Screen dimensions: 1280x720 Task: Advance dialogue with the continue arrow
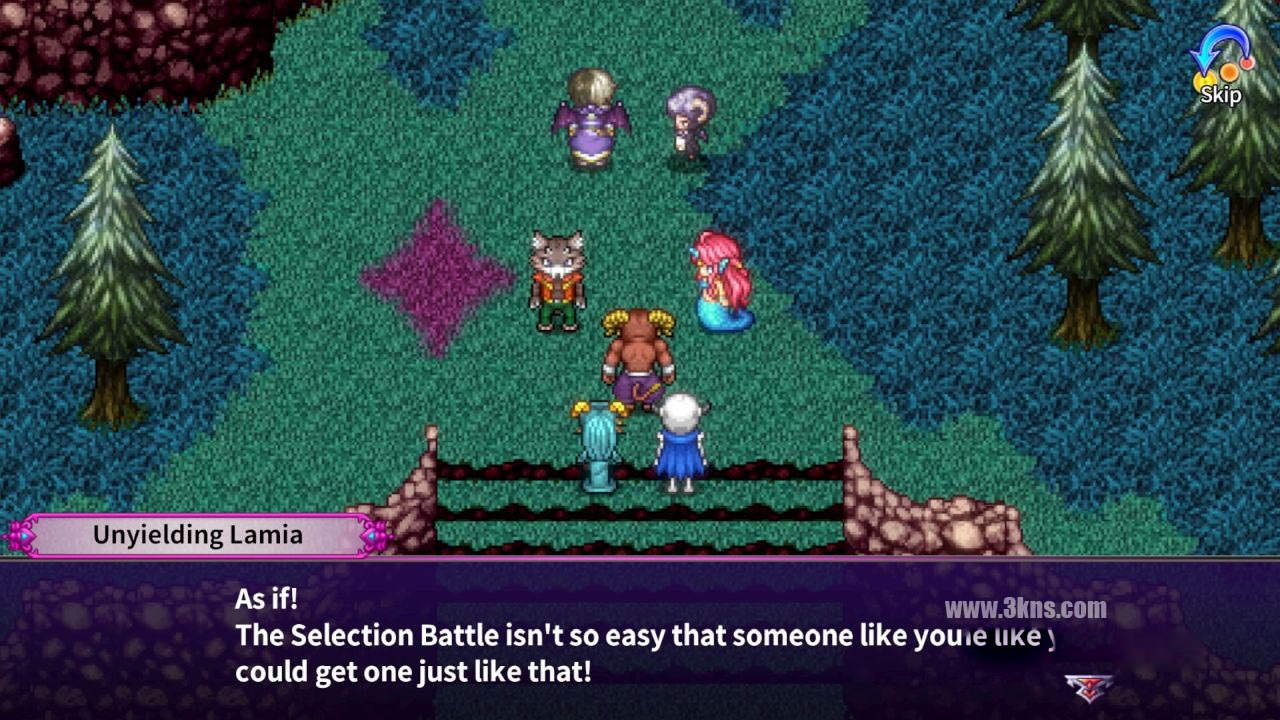point(1088,686)
